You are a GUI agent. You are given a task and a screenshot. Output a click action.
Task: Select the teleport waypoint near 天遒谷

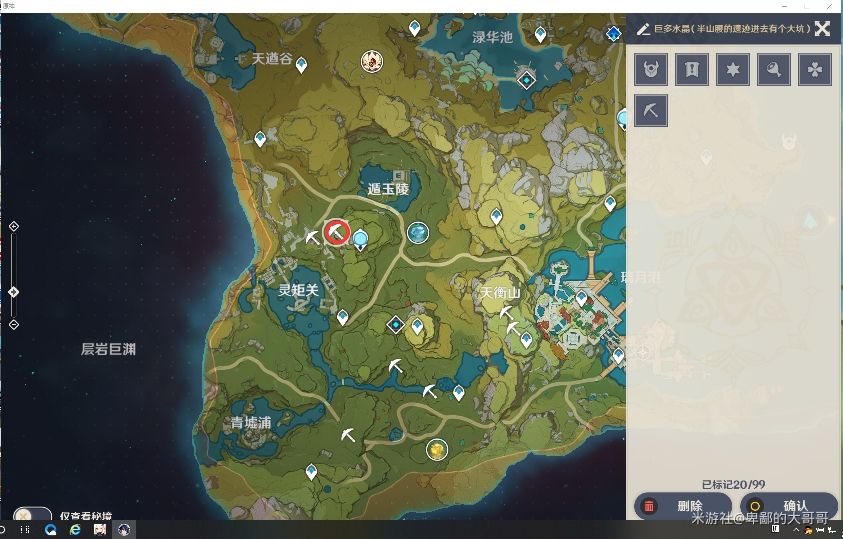tap(301, 64)
